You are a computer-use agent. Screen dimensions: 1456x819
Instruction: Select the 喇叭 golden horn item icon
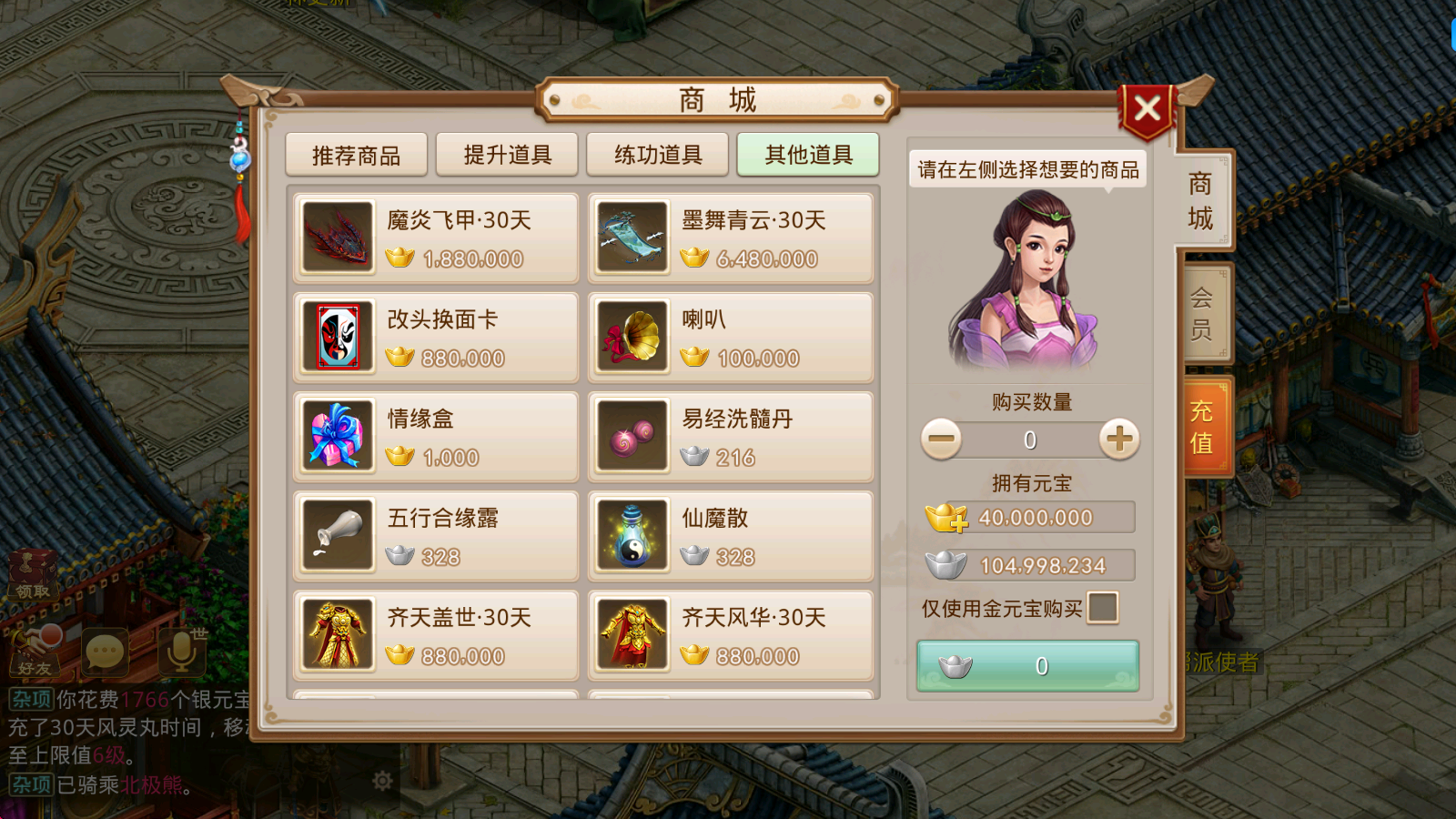pos(632,337)
